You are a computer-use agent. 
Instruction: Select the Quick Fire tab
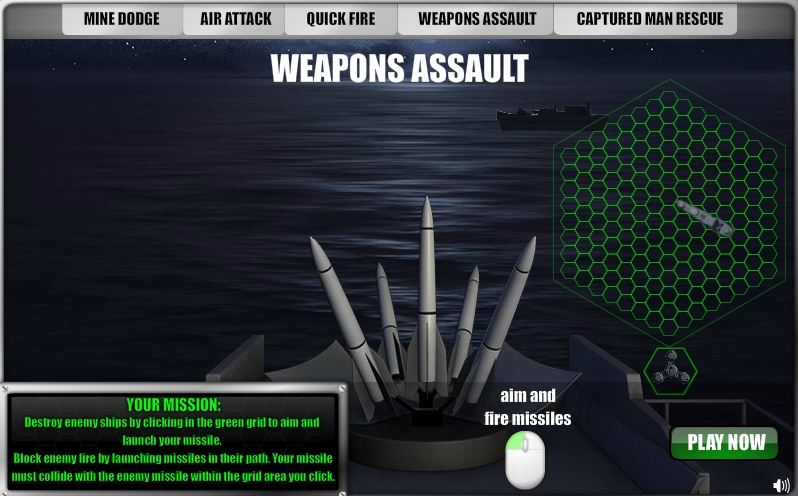pyautogui.click(x=340, y=19)
